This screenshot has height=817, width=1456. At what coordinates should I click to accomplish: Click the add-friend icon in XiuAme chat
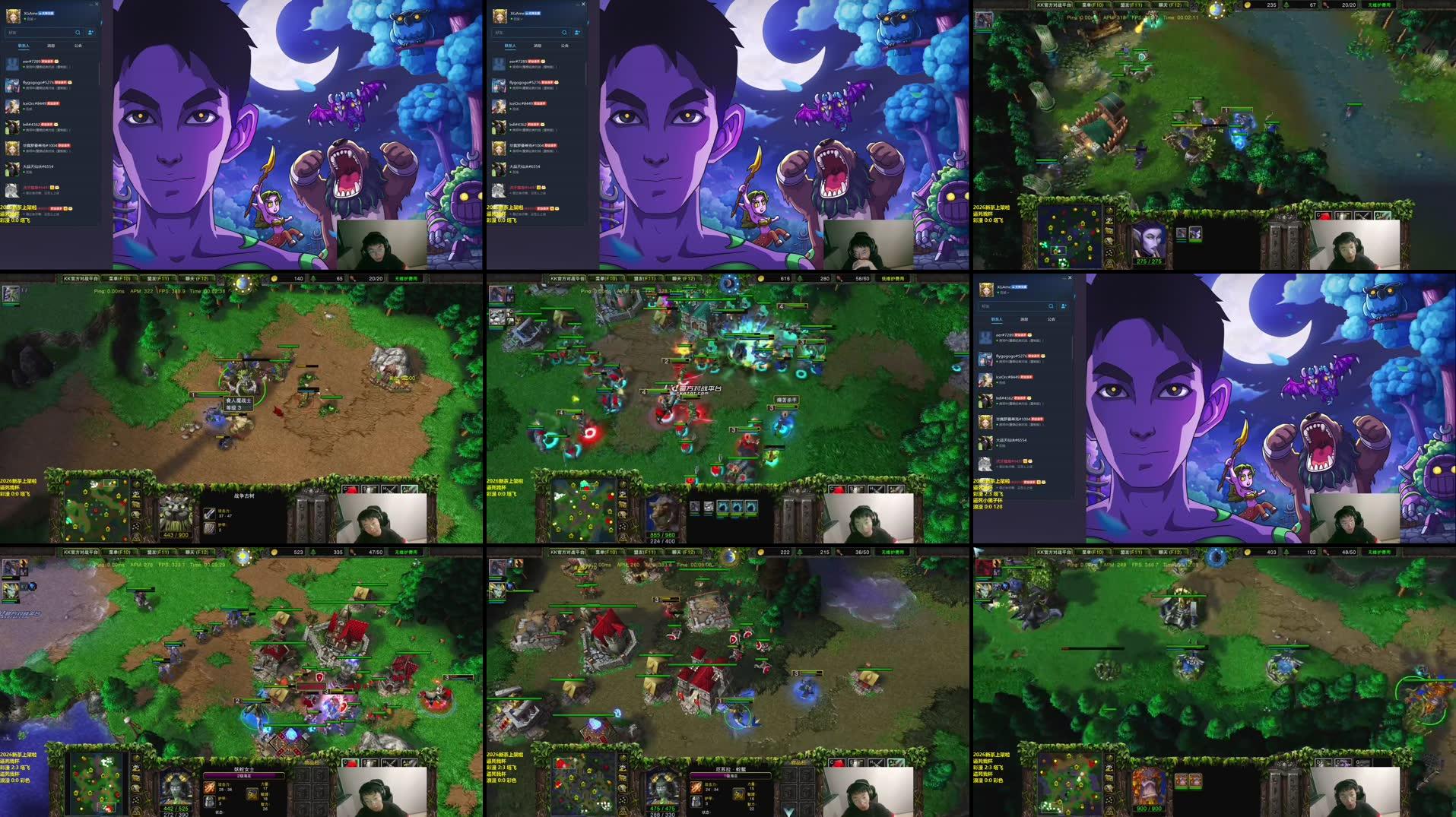[x=90, y=33]
